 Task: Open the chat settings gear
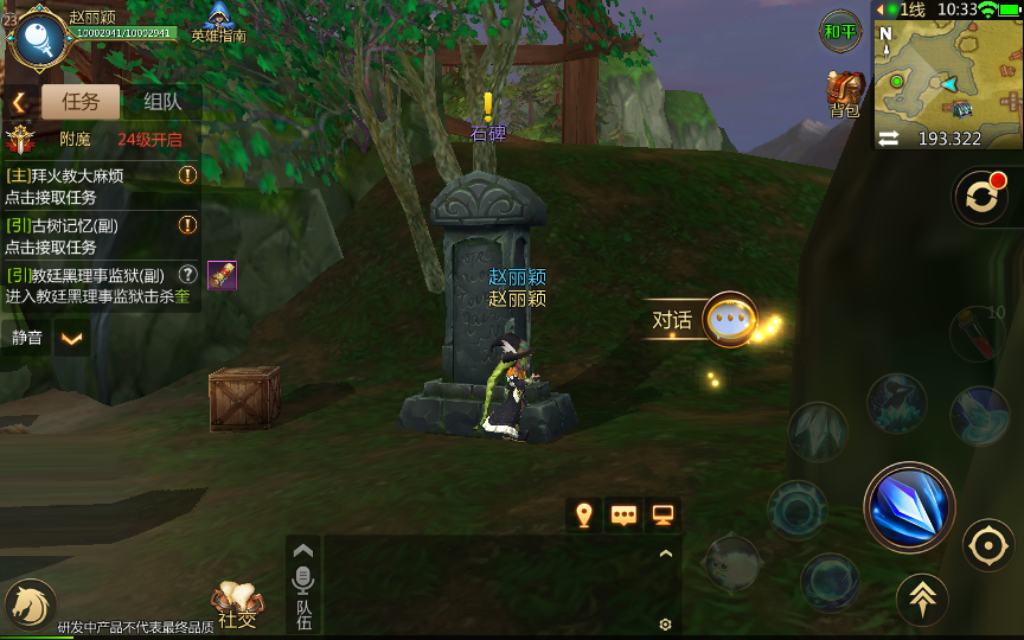point(665,625)
